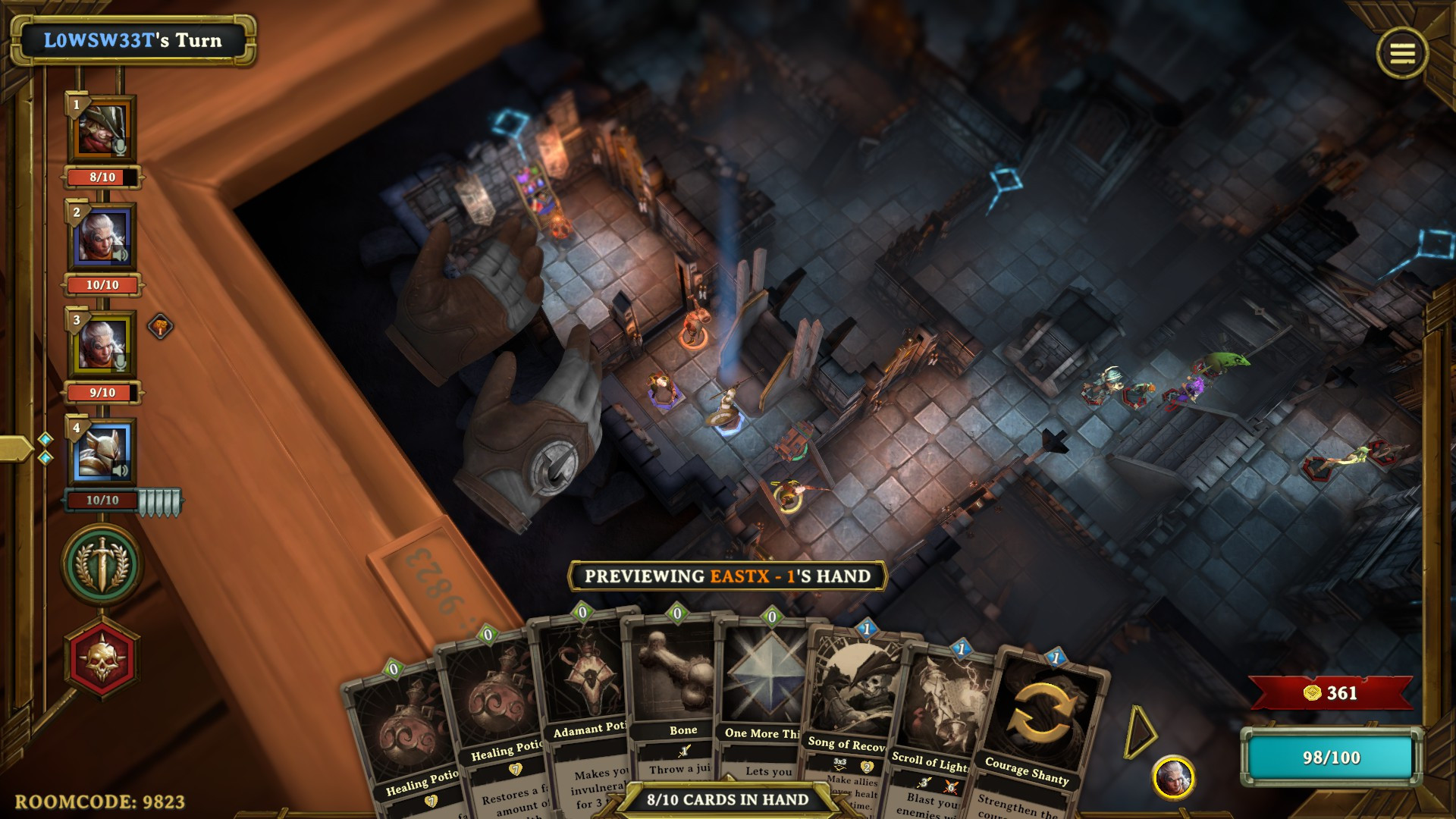
Task: Select player 1 portrait with green hat
Action: point(103,129)
